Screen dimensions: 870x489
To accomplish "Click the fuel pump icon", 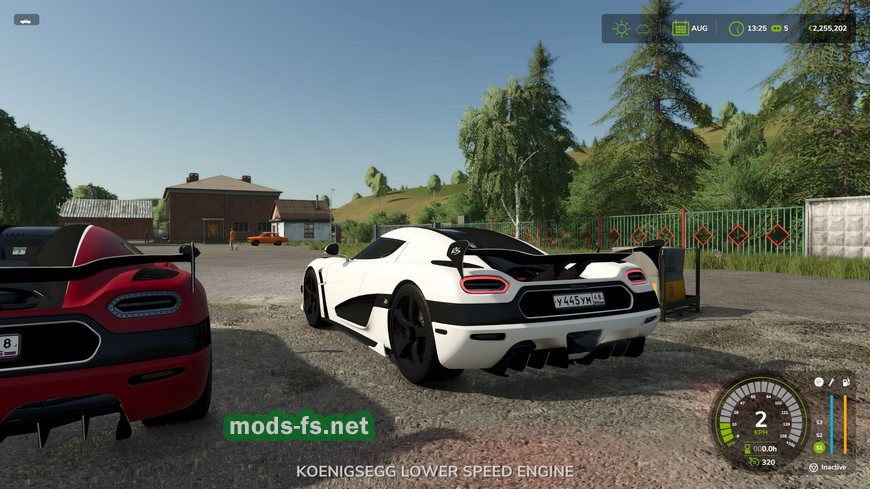I will pos(846,382).
